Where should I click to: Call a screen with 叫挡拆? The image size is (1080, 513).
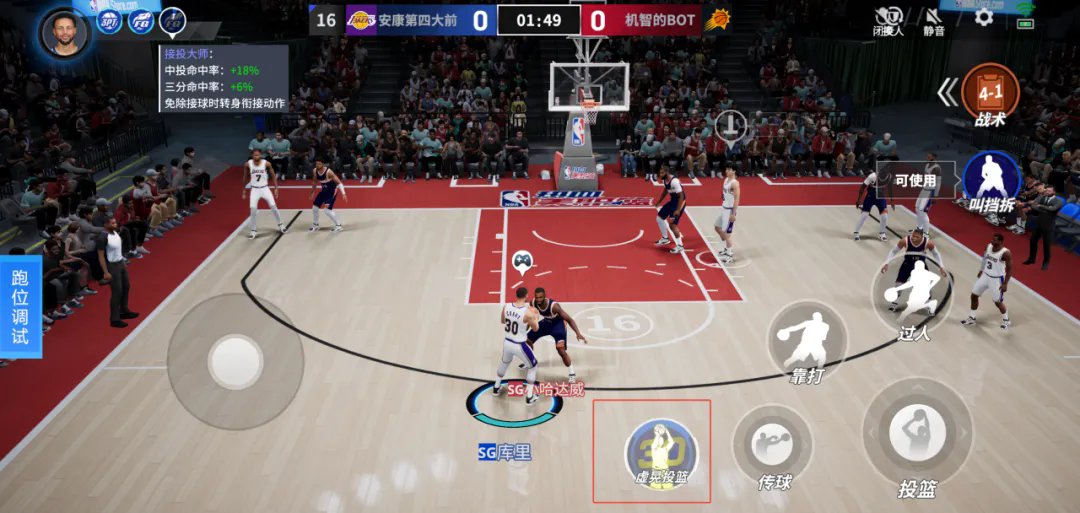coord(991,180)
